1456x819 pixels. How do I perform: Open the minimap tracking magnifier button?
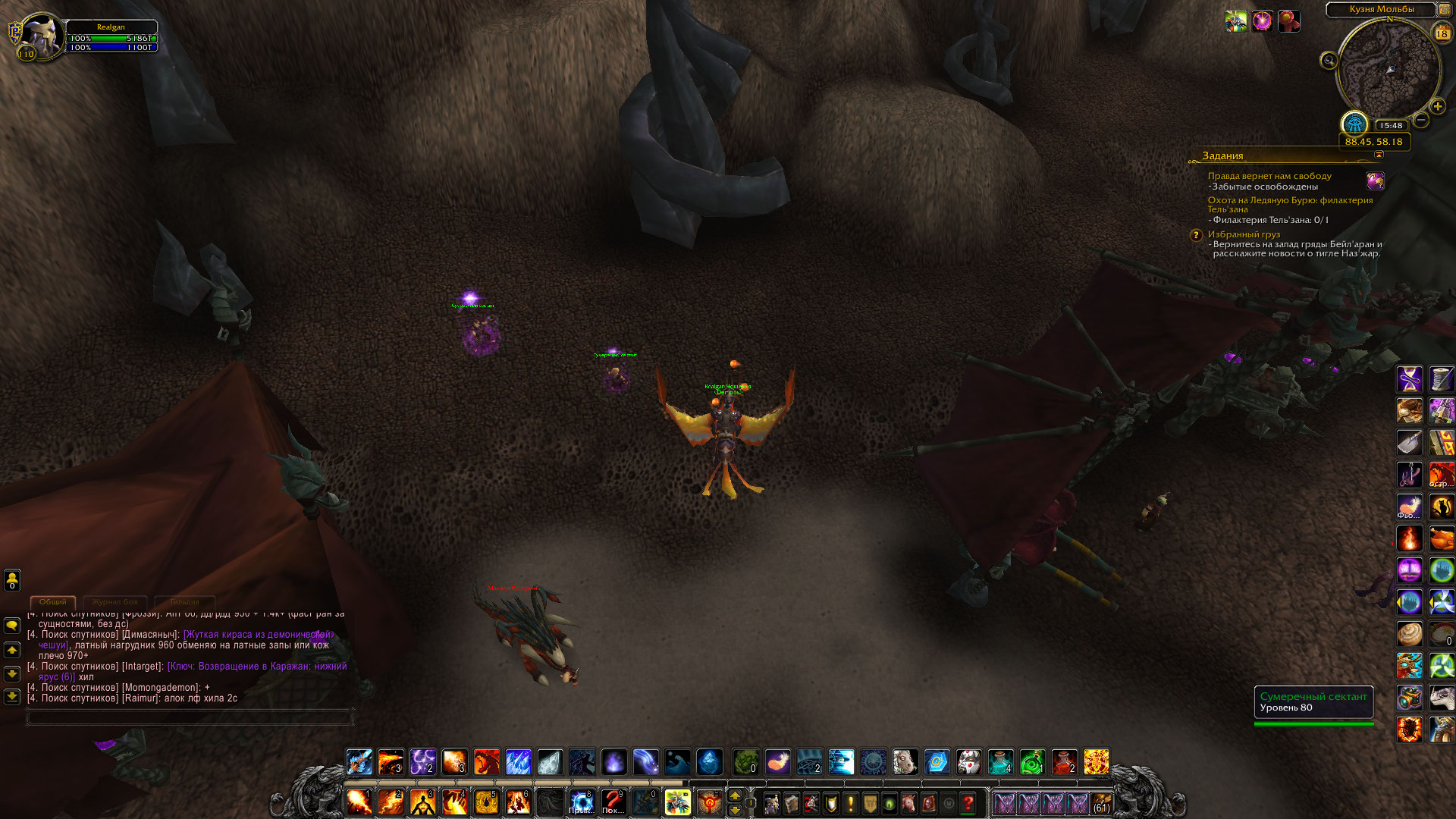pos(1329,61)
